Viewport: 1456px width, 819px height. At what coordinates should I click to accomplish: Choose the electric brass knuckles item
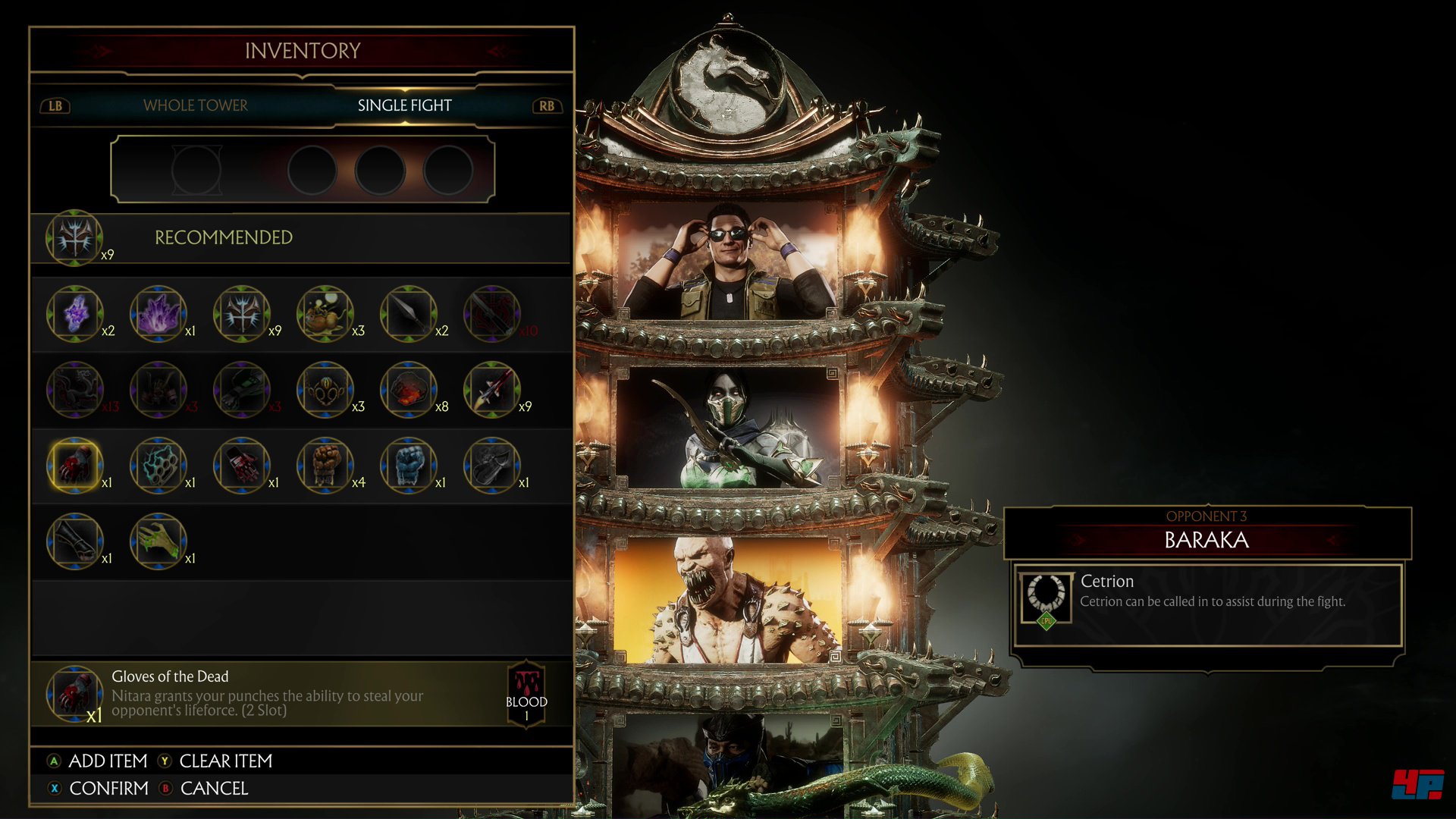[158, 465]
